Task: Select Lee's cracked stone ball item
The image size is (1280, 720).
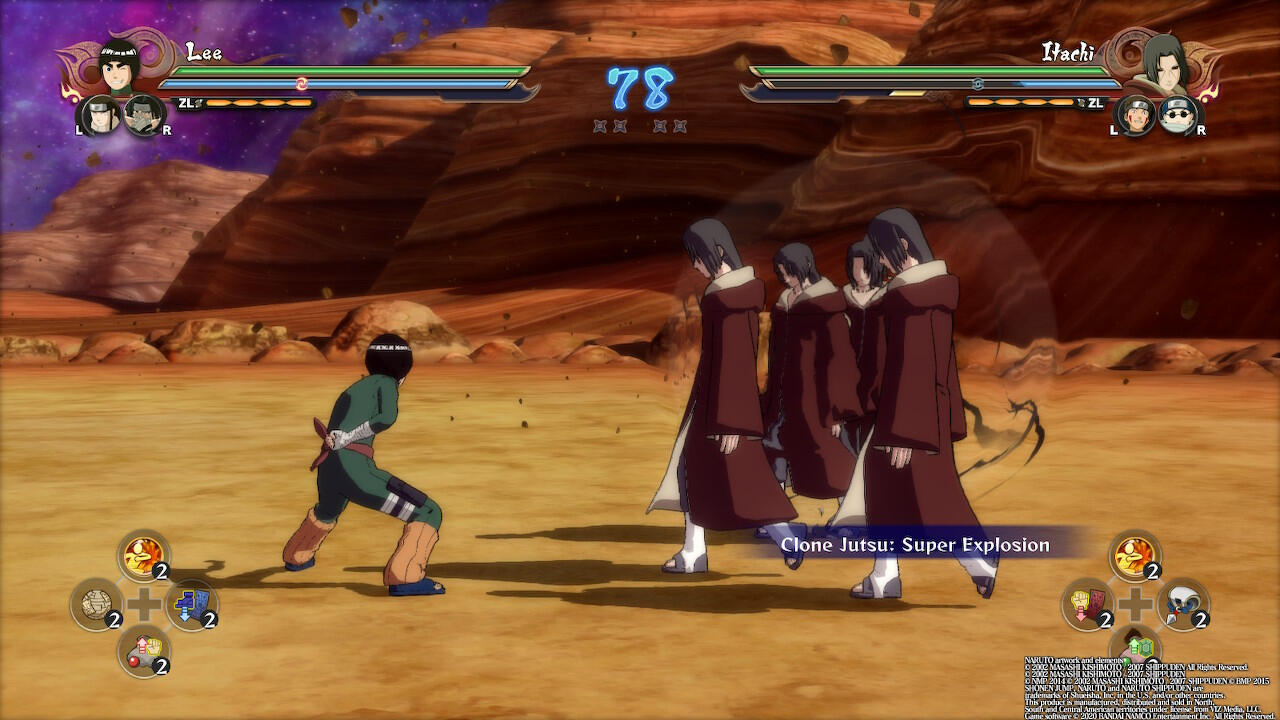Action: tap(96, 603)
